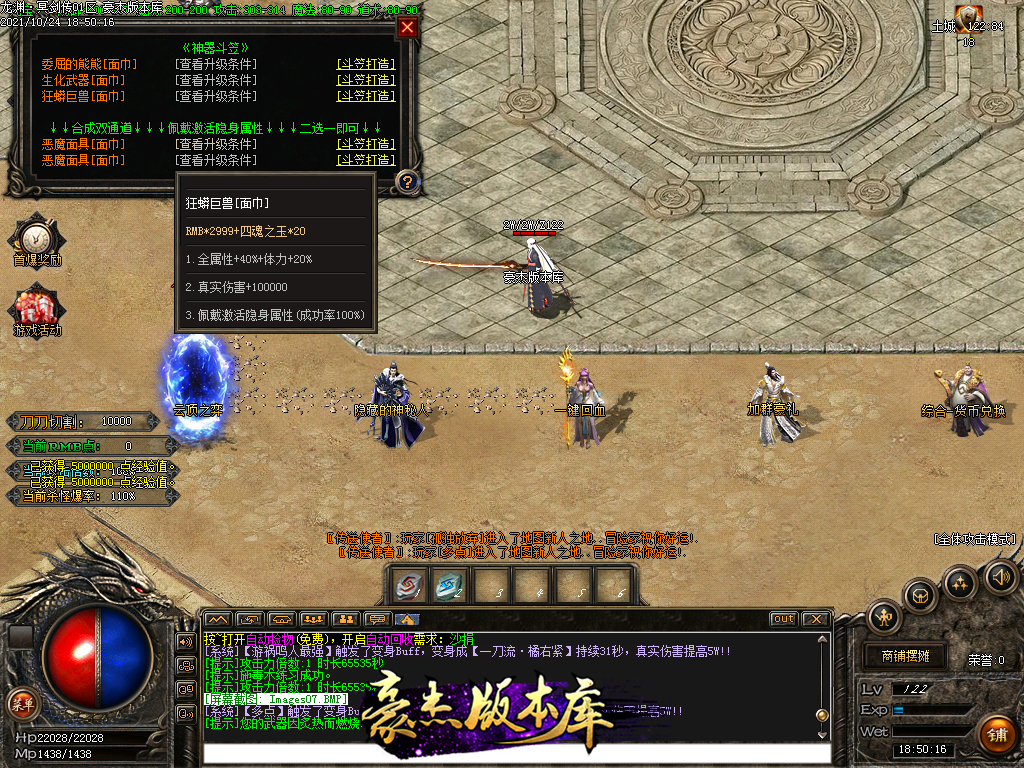Open the 商铺摆摊 stall button

tap(905, 656)
